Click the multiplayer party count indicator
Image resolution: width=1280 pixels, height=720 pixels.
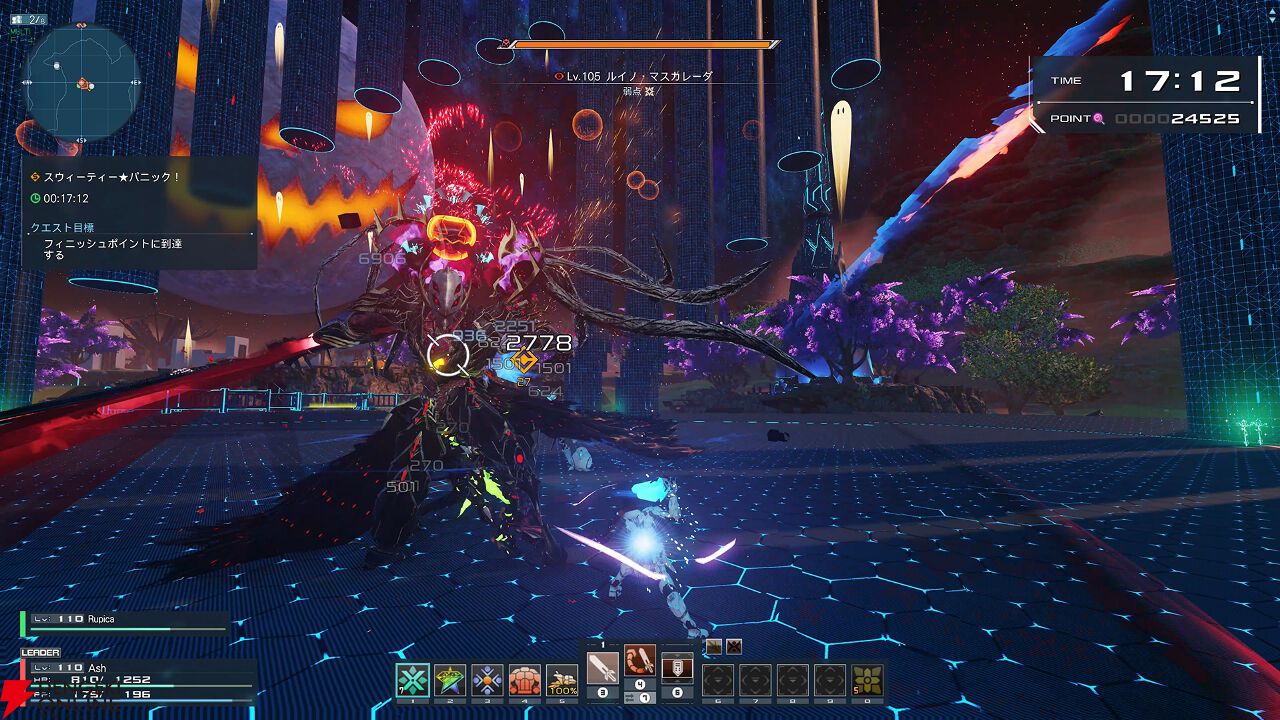point(29,19)
